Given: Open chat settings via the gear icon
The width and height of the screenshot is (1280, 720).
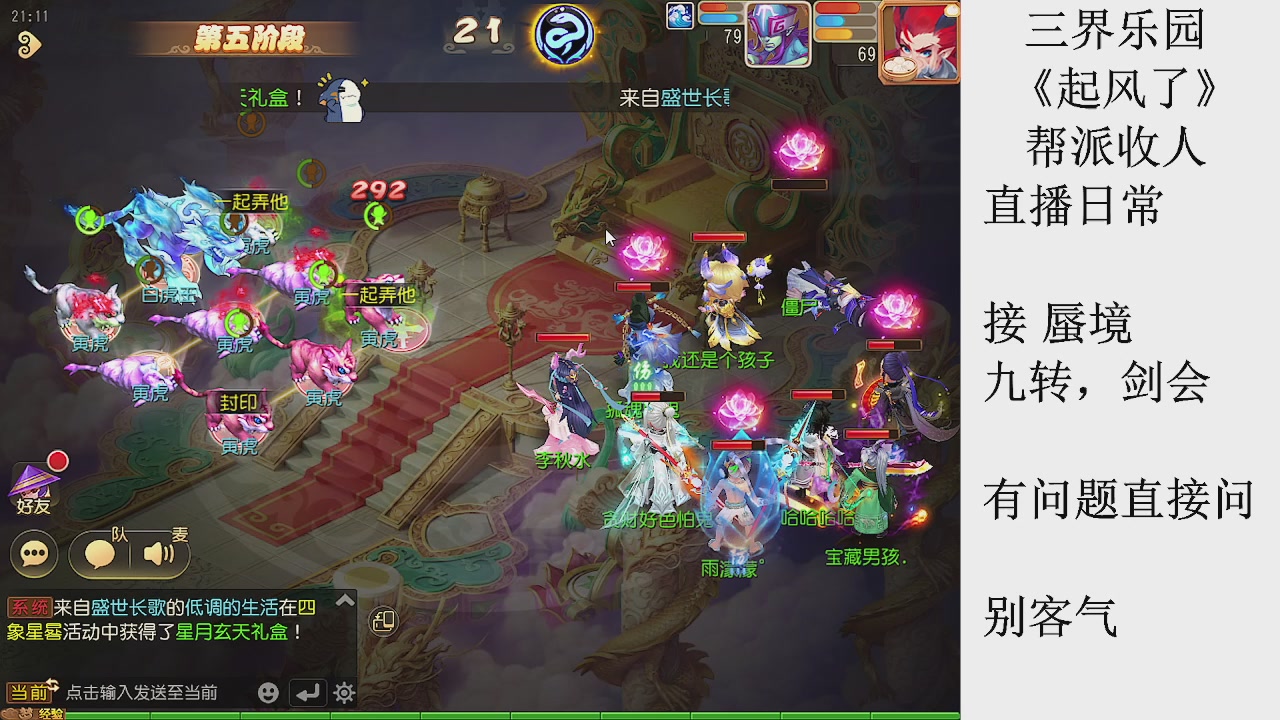Looking at the screenshot, I should point(342,691).
